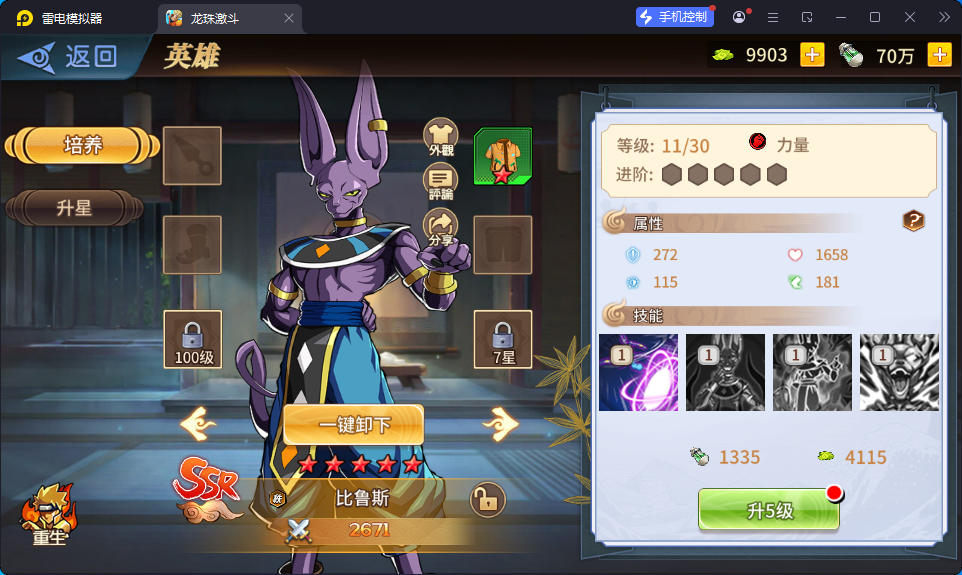Open attribute help question mark

pos(913,221)
